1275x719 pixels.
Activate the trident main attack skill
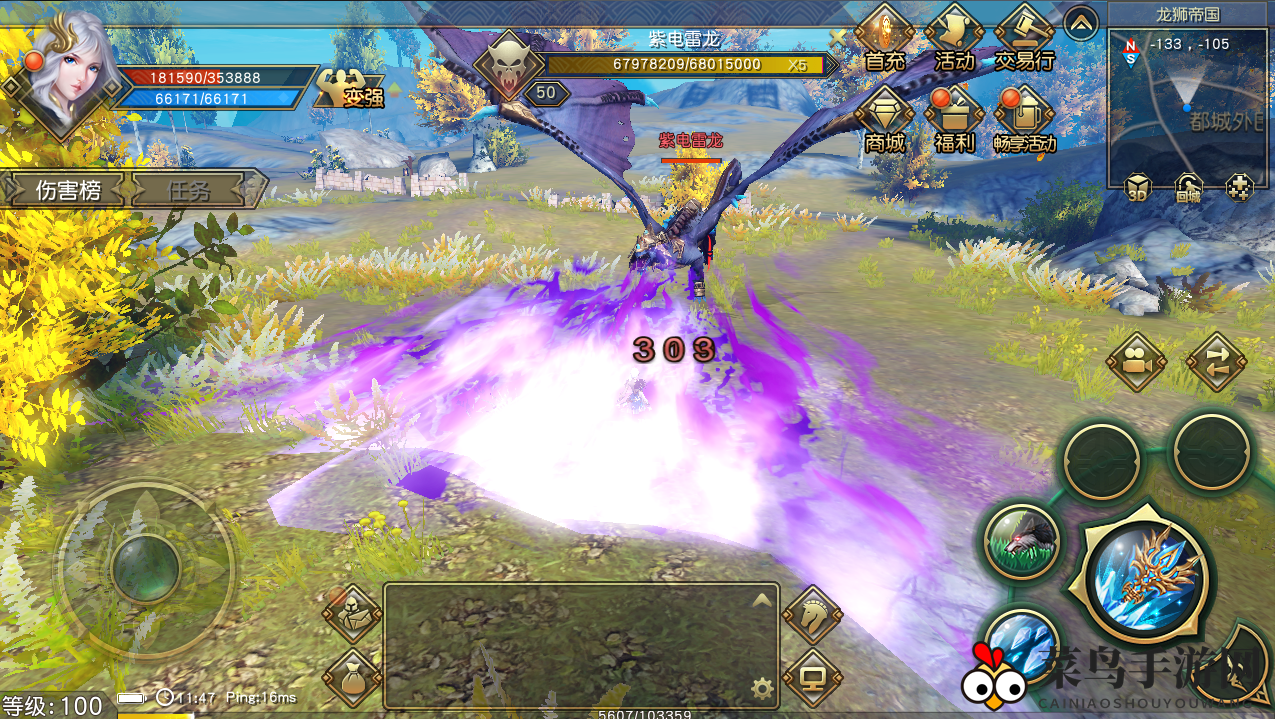pos(1146,579)
